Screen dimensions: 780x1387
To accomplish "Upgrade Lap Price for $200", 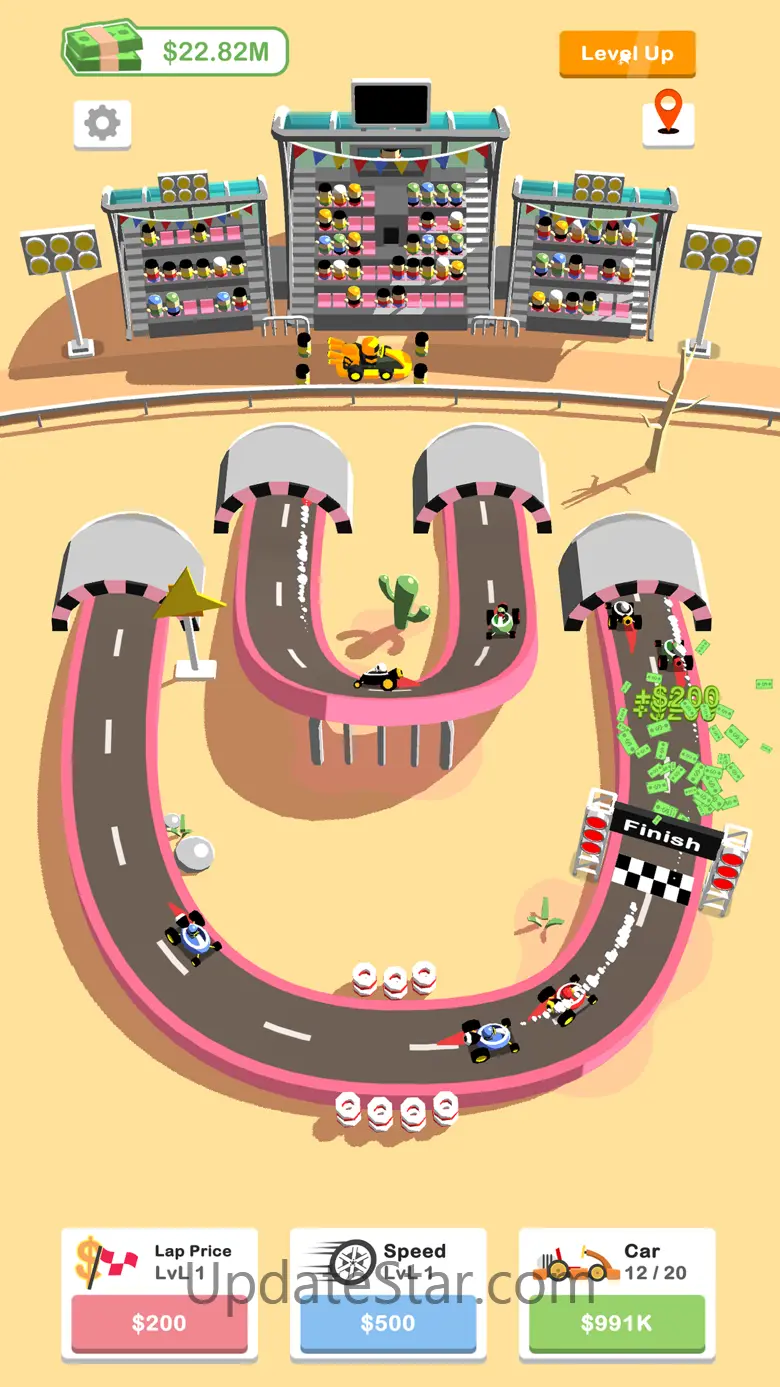I will 159,1322.
